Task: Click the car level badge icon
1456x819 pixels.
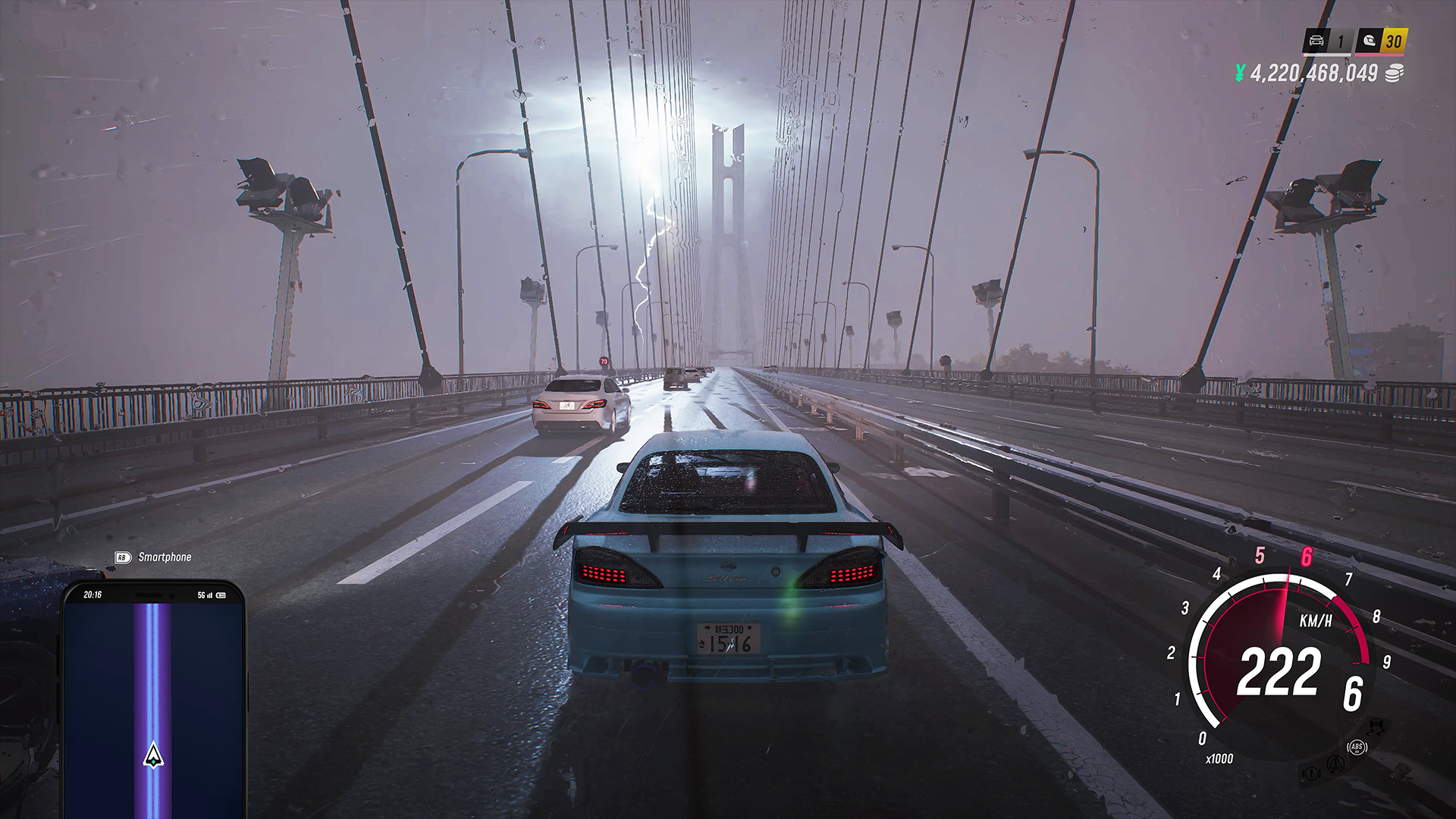Action: pos(1316,41)
